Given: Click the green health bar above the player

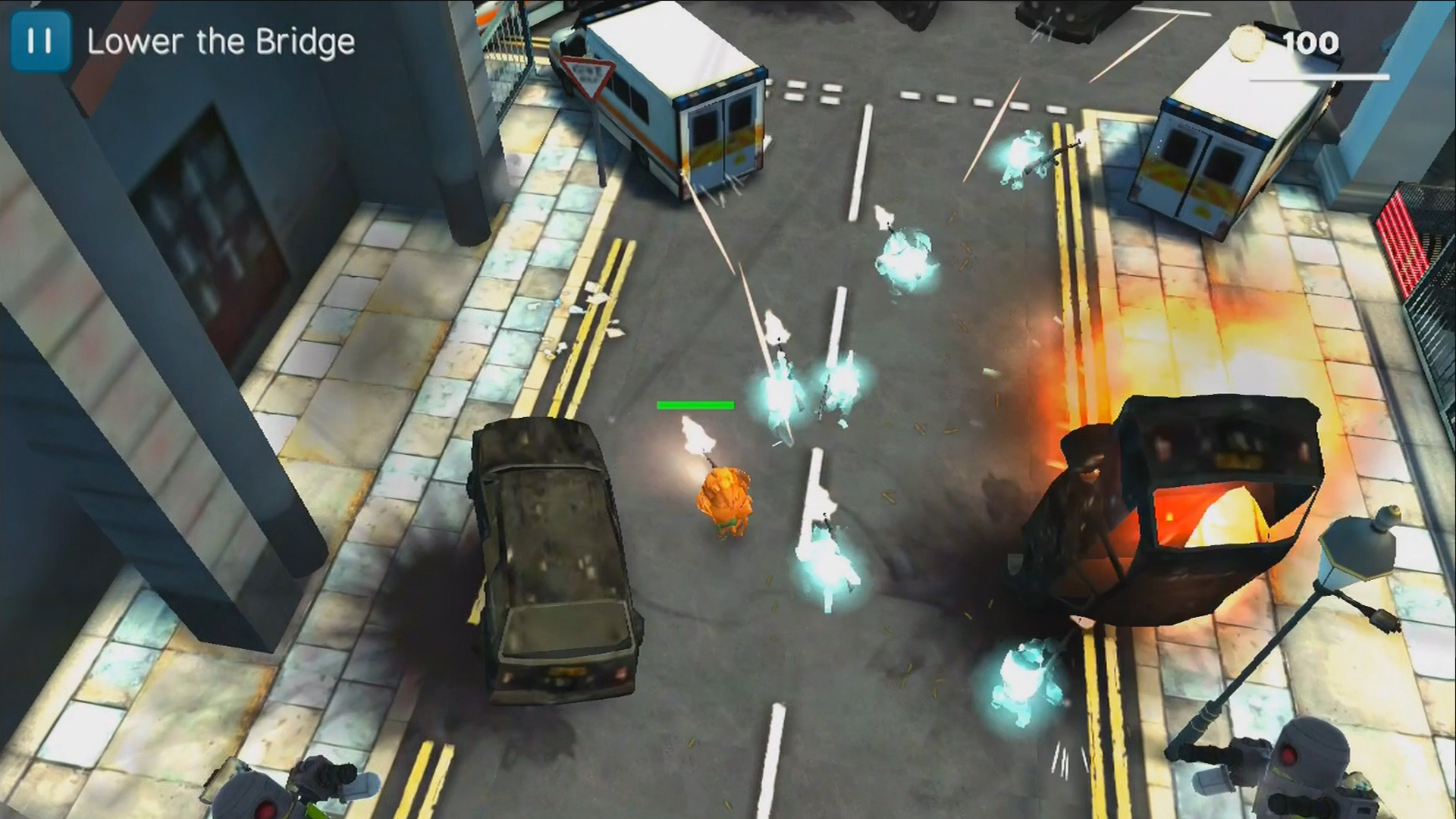Looking at the screenshot, I should (696, 406).
